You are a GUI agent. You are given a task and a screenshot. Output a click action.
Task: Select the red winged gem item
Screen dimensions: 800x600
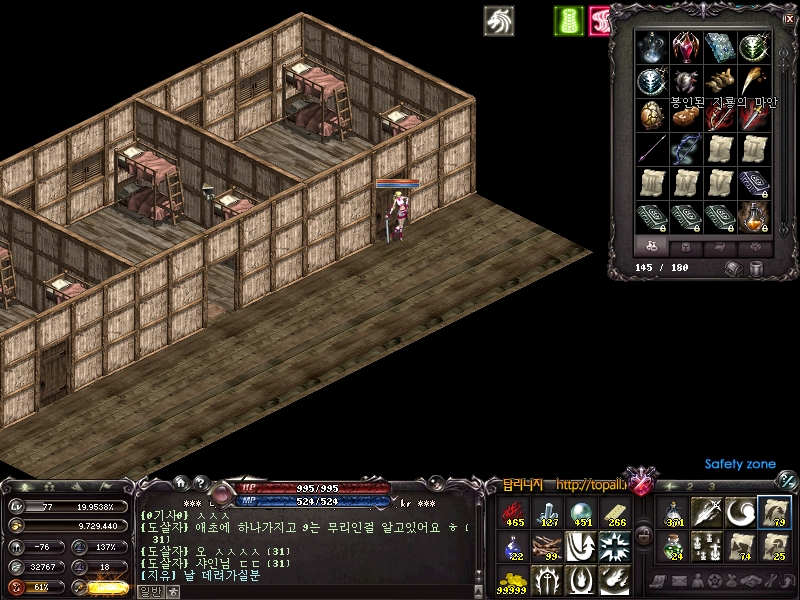click(687, 47)
